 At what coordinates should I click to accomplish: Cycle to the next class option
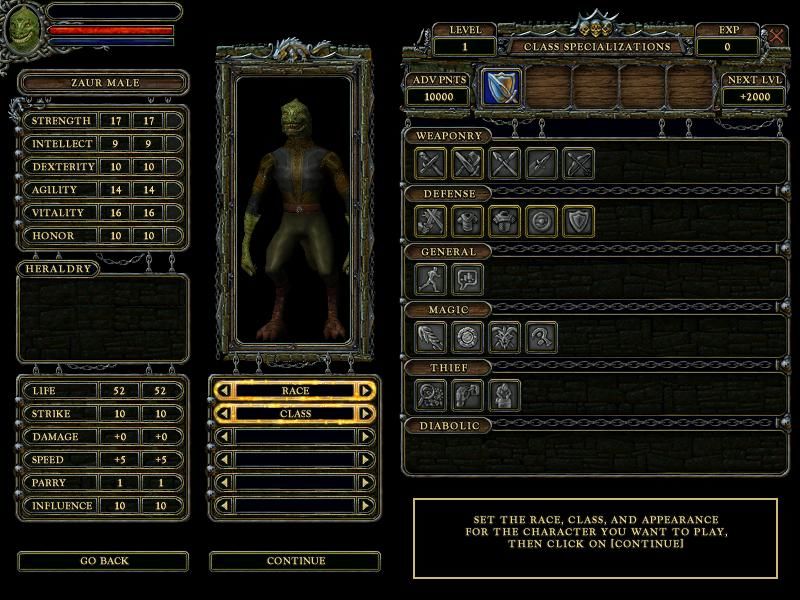366,413
